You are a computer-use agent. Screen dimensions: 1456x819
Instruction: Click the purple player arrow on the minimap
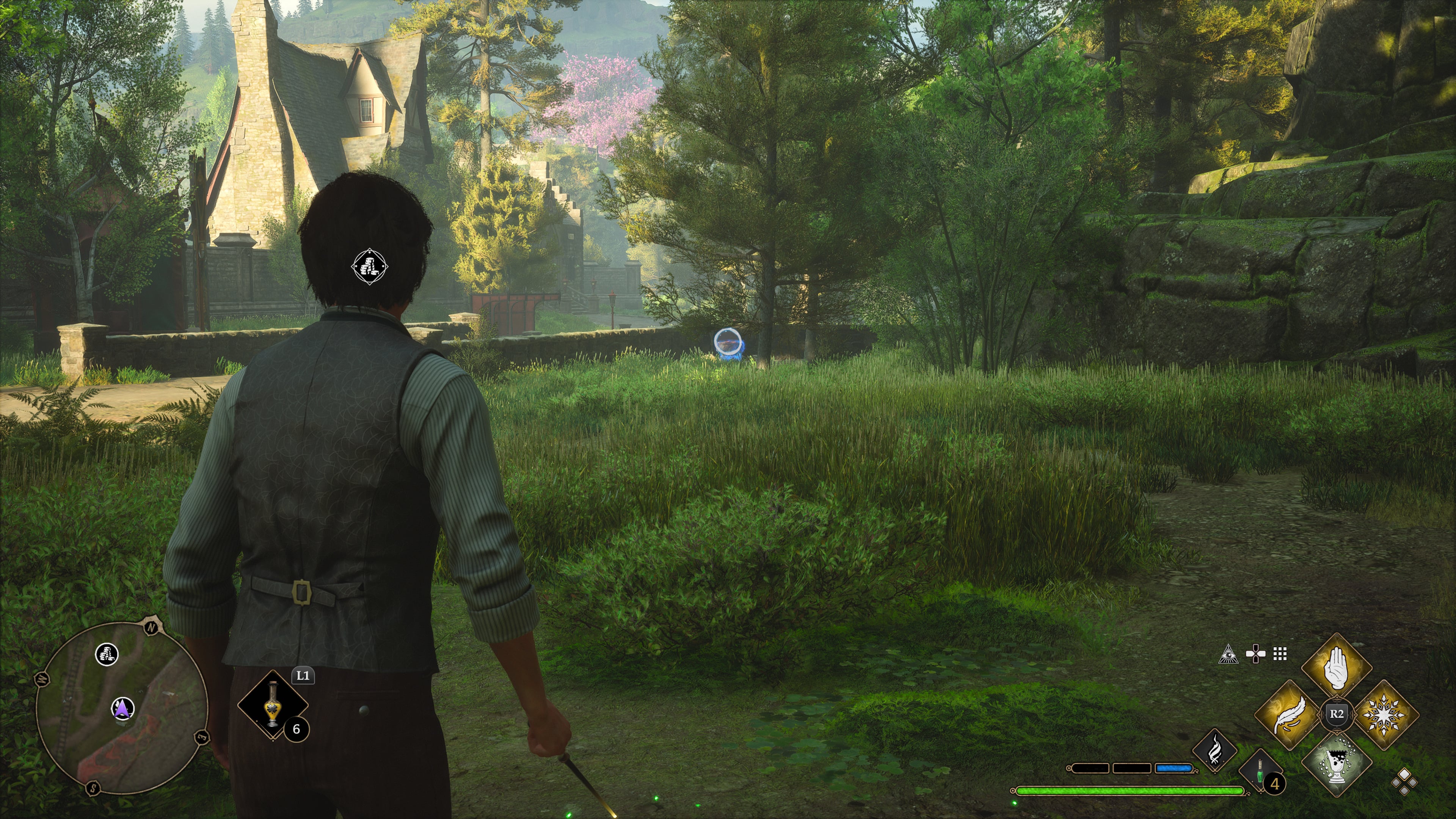pos(122,708)
